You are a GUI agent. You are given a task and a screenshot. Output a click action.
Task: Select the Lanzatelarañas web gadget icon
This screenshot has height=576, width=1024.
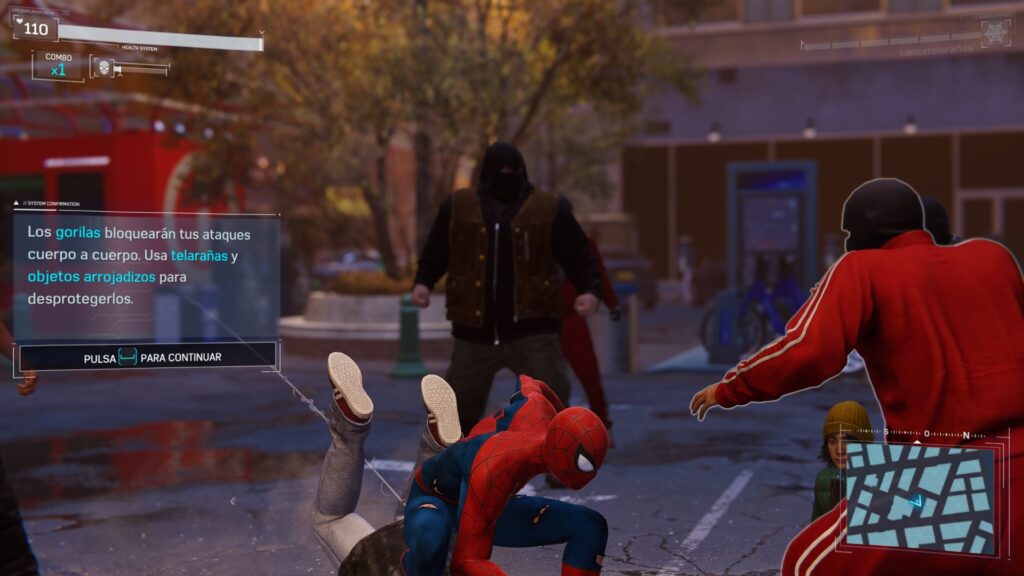(995, 33)
